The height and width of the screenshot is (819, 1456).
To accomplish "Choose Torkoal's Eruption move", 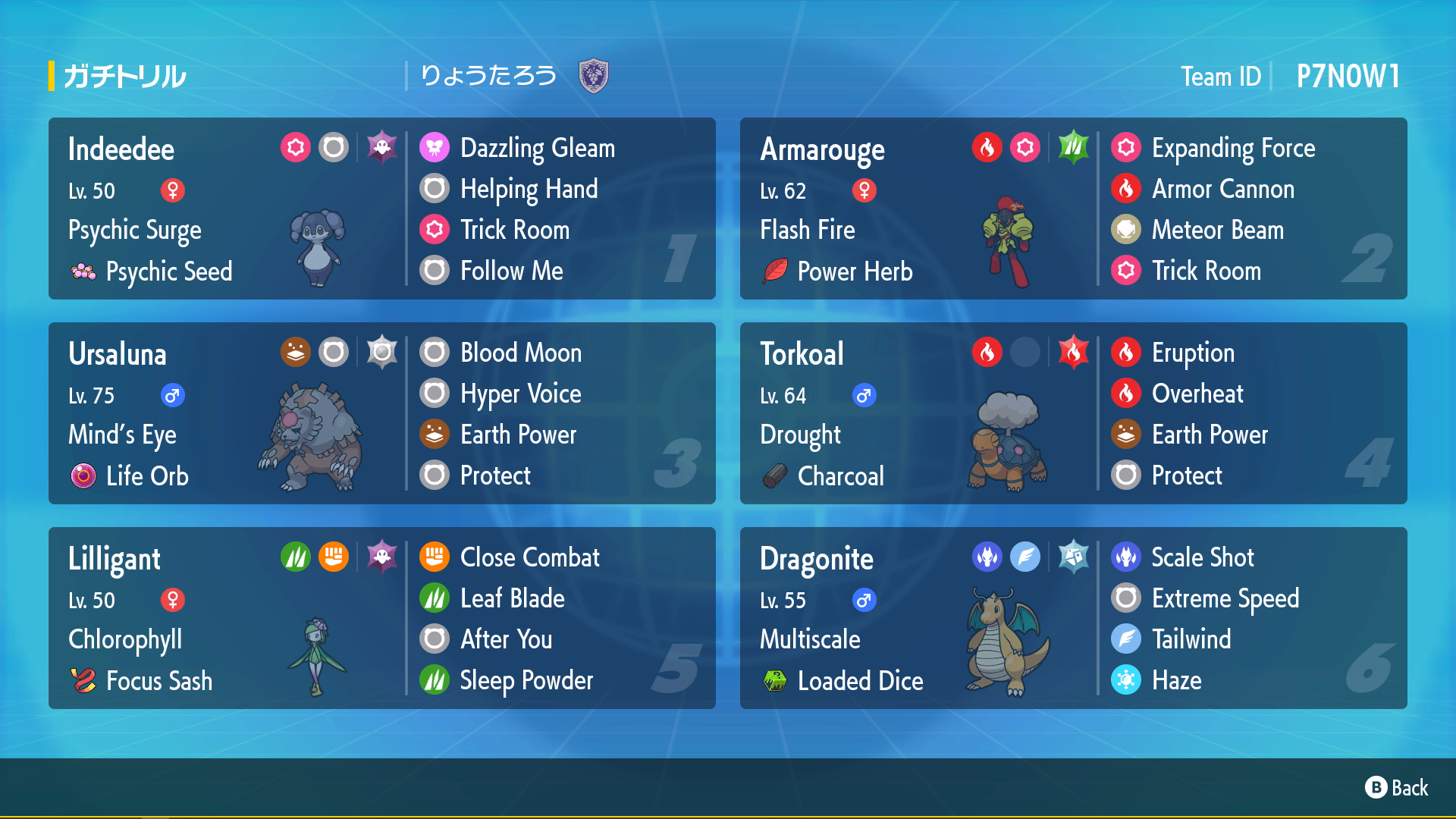I will 1192,353.
